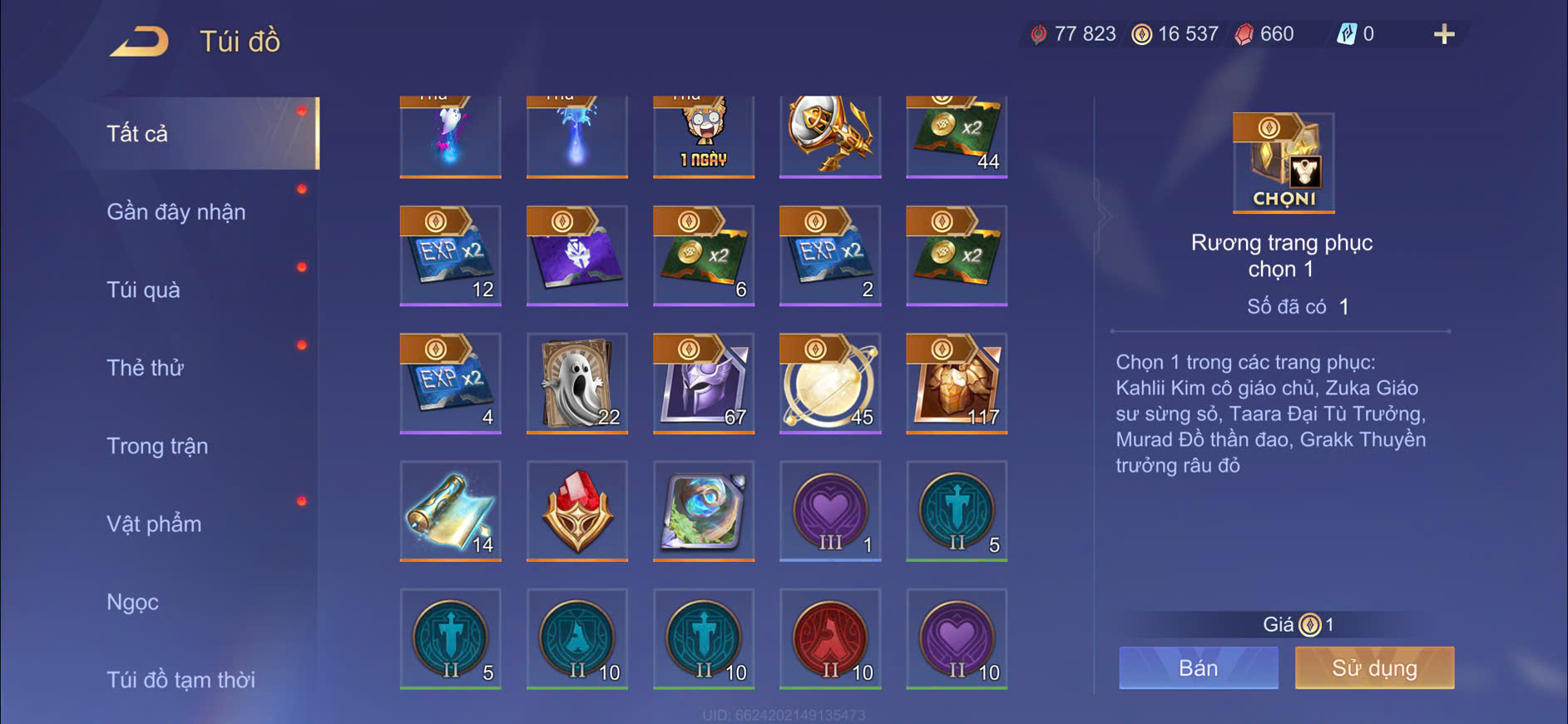Select the Túi quà category
1568x724 pixels.
click(x=143, y=290)
